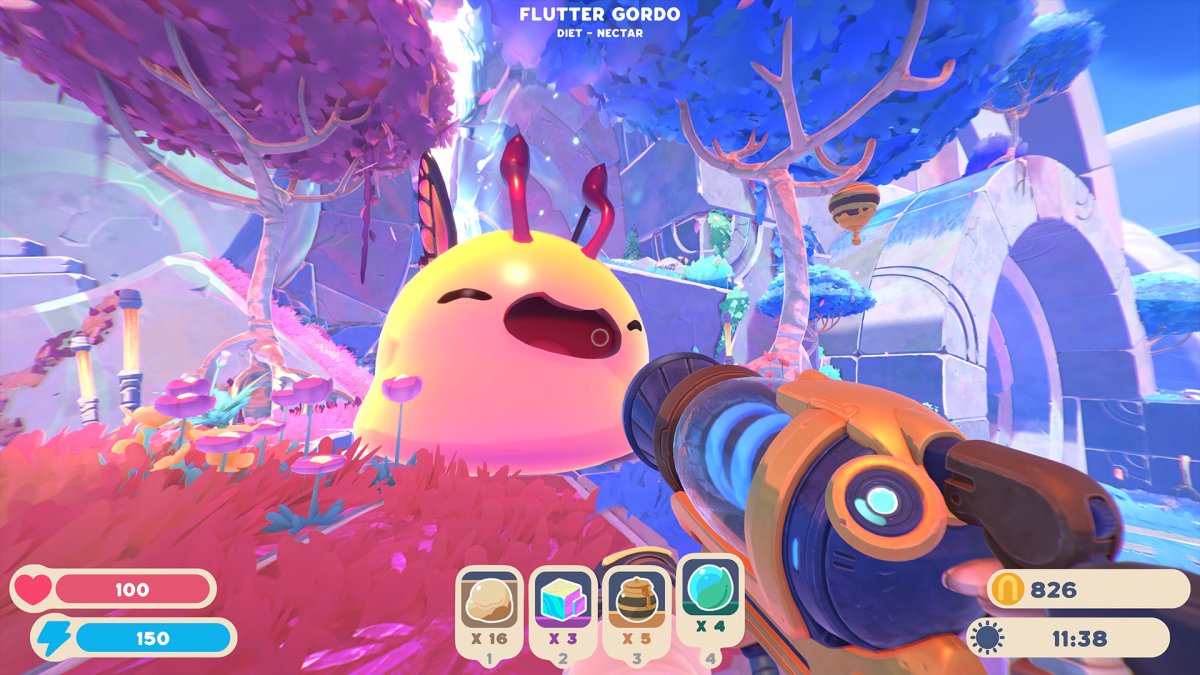Select the beige rock item slot

[489, 602]
